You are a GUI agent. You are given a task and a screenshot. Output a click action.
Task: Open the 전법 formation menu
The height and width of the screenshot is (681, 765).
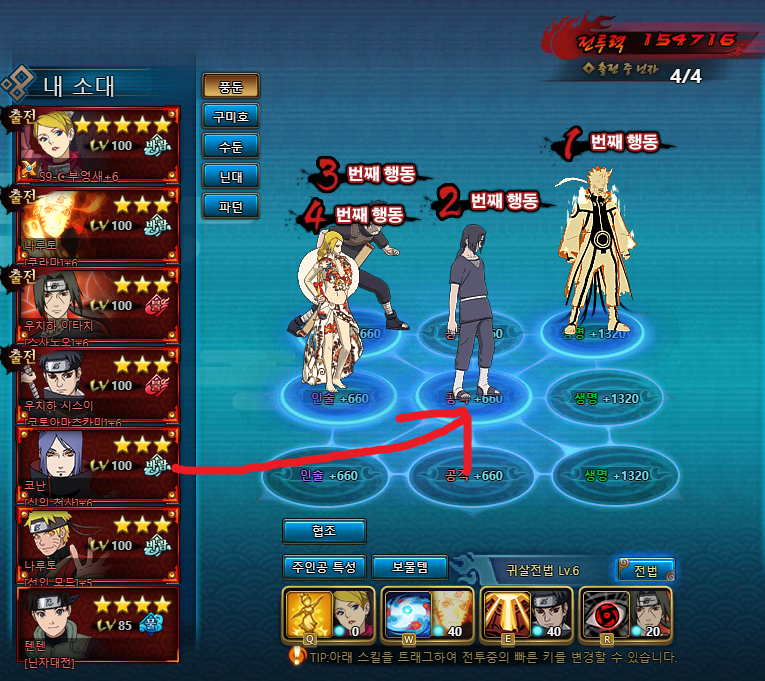click(x=645, y=570)
